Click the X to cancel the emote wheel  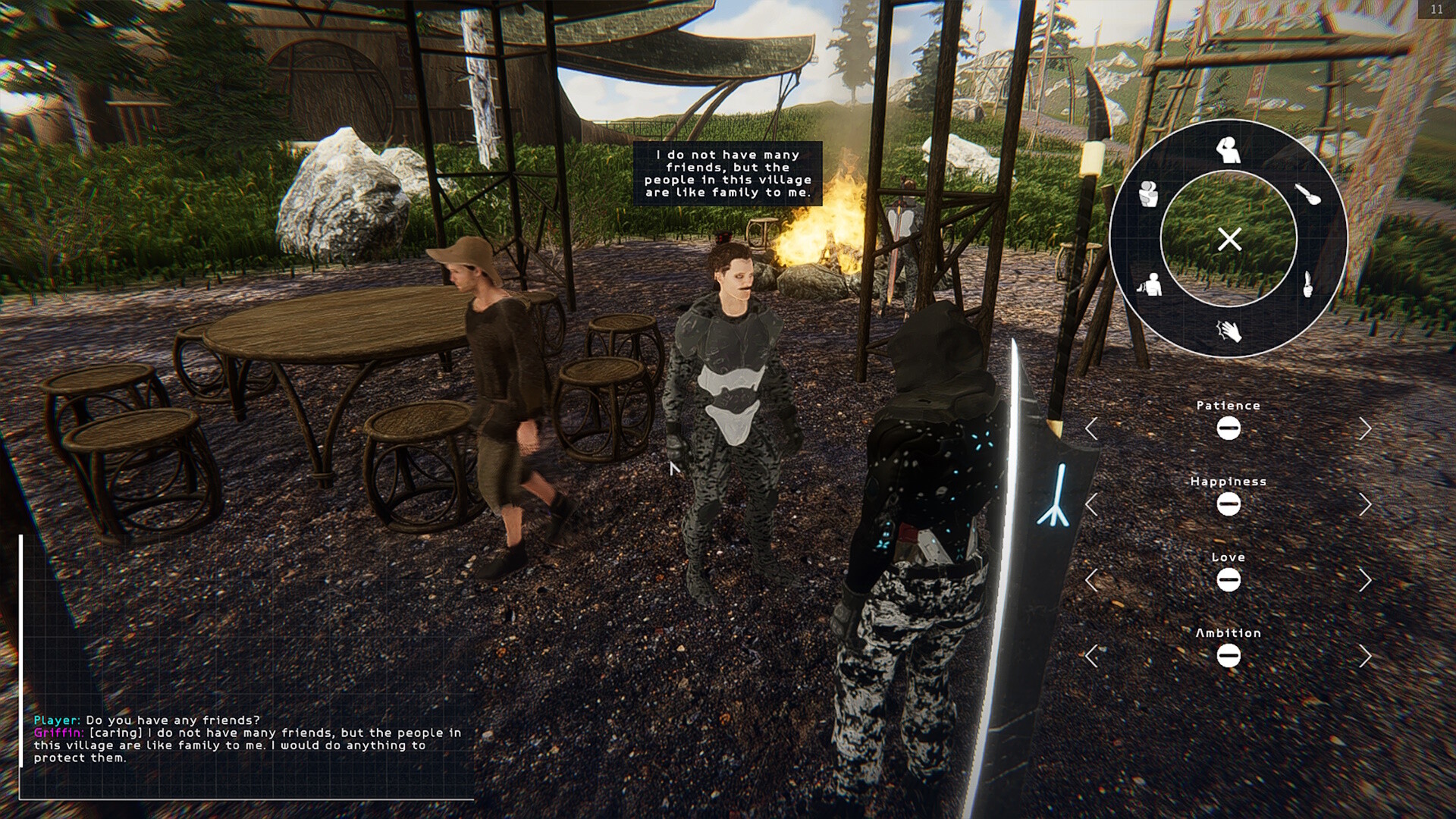1229,240
